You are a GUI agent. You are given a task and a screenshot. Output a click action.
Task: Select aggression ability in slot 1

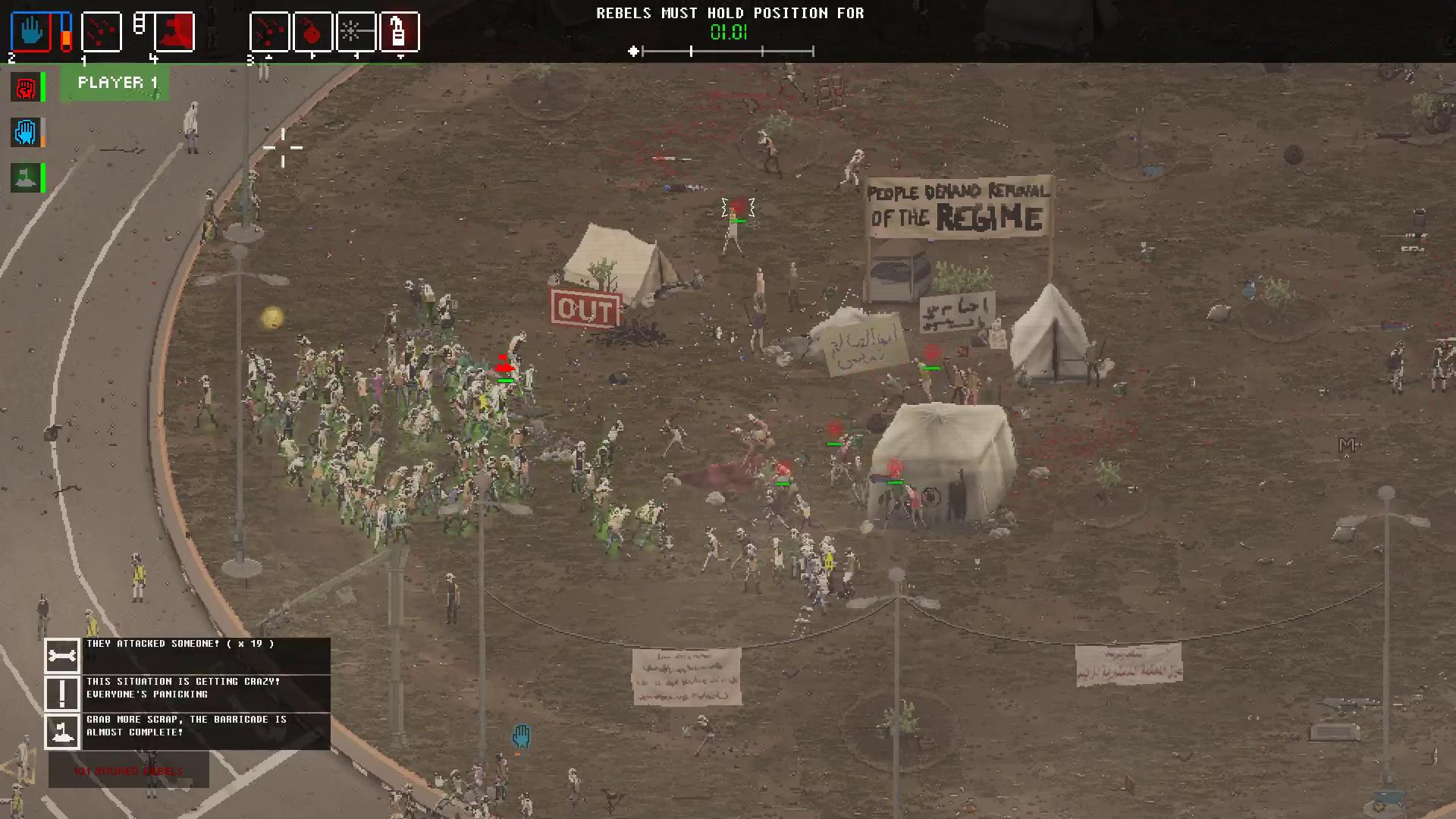[x=102, y=31]
